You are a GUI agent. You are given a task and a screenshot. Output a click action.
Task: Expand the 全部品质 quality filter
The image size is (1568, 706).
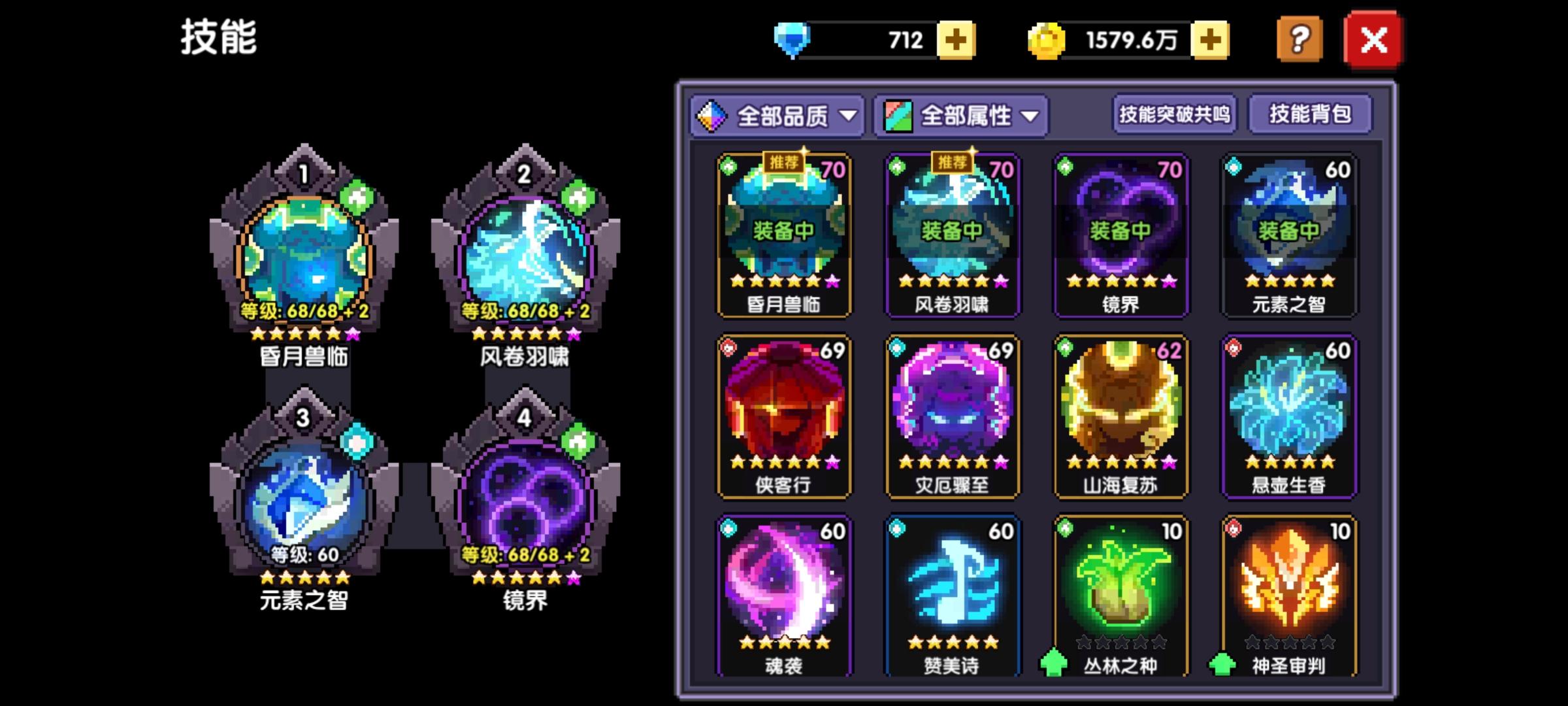[779, 115]
